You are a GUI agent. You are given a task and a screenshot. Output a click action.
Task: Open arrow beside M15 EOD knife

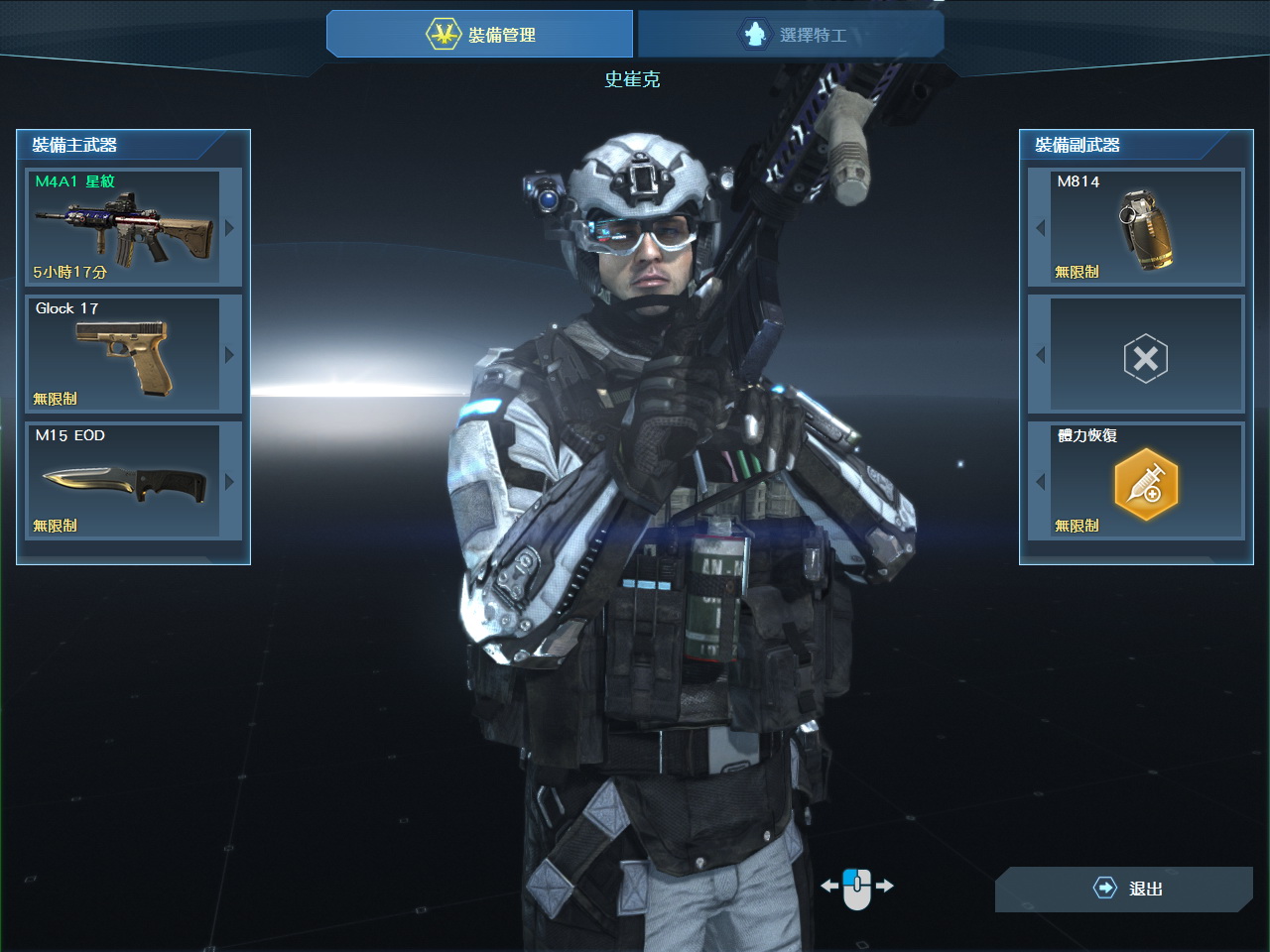click(x=230, y=482)
